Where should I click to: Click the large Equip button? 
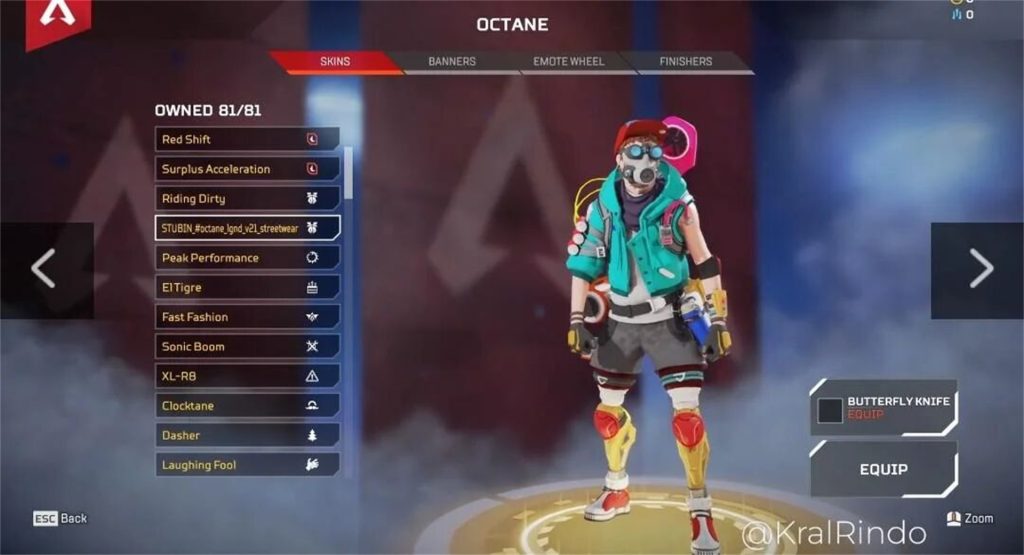[883, 468]
